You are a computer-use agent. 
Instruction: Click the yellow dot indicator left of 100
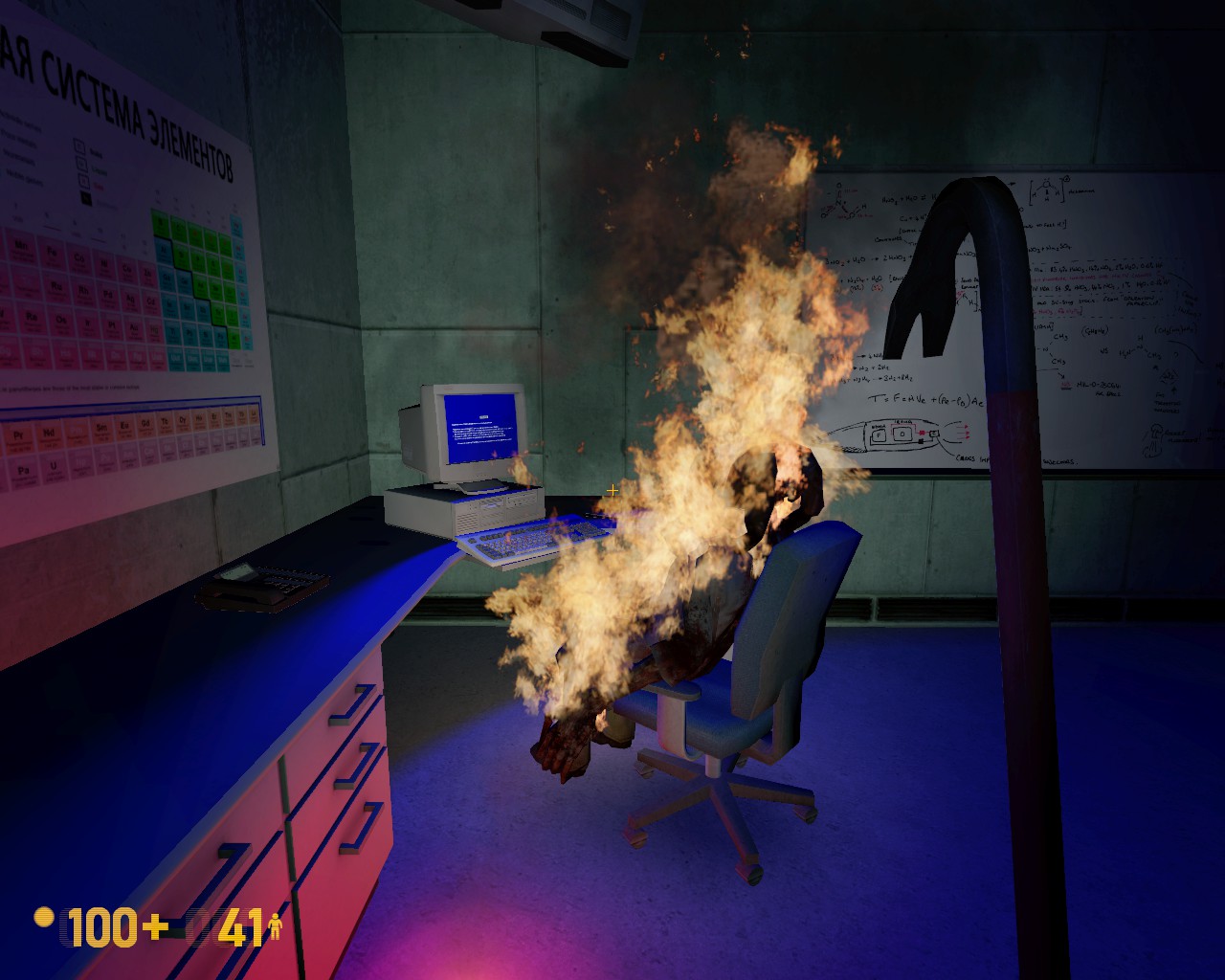[x=43, y=917]
